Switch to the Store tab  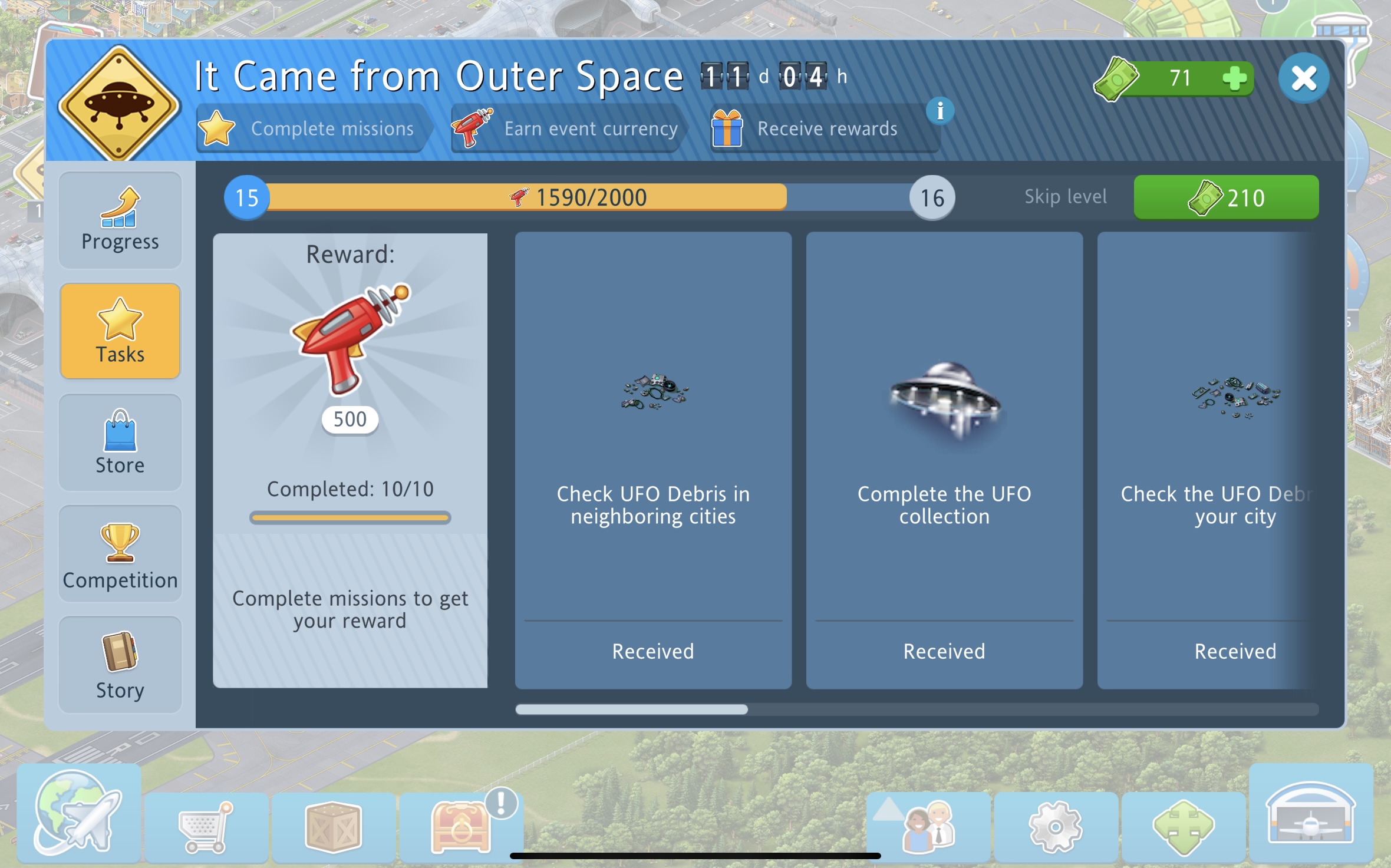(x=120, y=443)
